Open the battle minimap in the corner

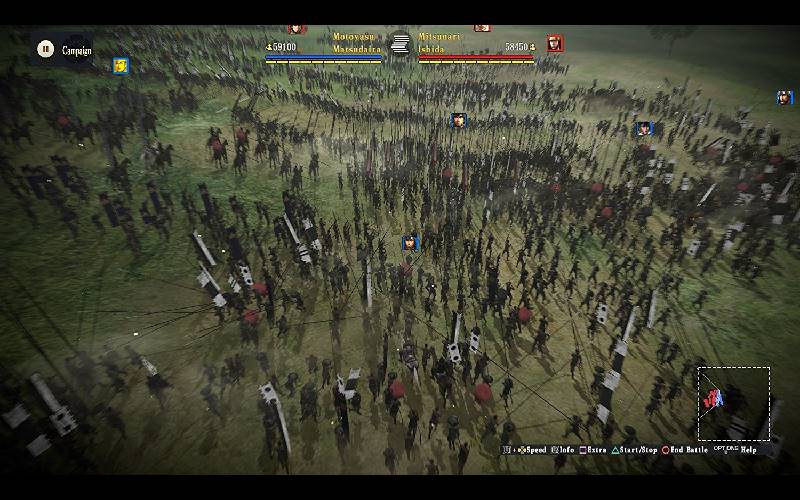pos(733,403)
